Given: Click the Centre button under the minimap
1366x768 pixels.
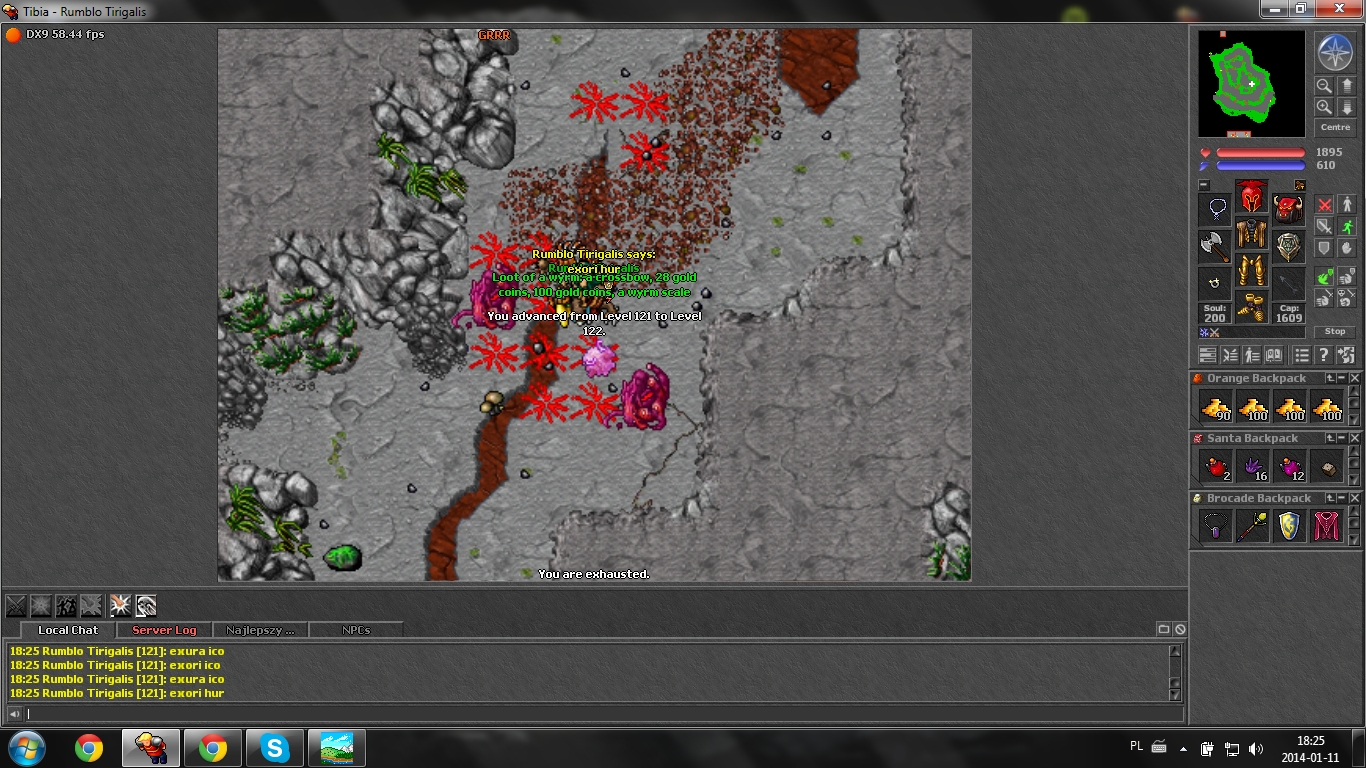Looking at the screenshot, I should (1335, 128).
